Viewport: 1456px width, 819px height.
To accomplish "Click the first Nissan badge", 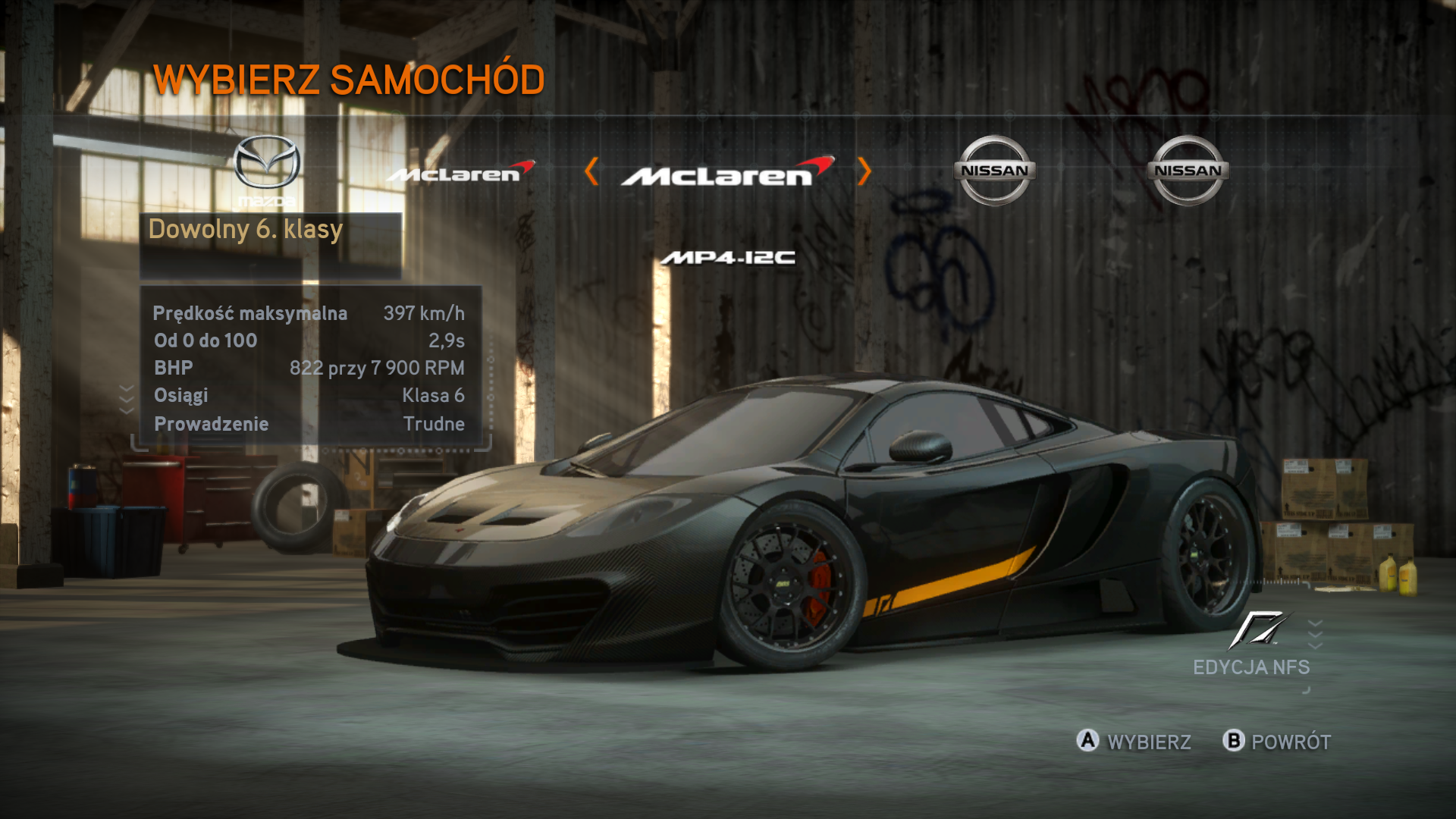I will (x=994, y=169).
